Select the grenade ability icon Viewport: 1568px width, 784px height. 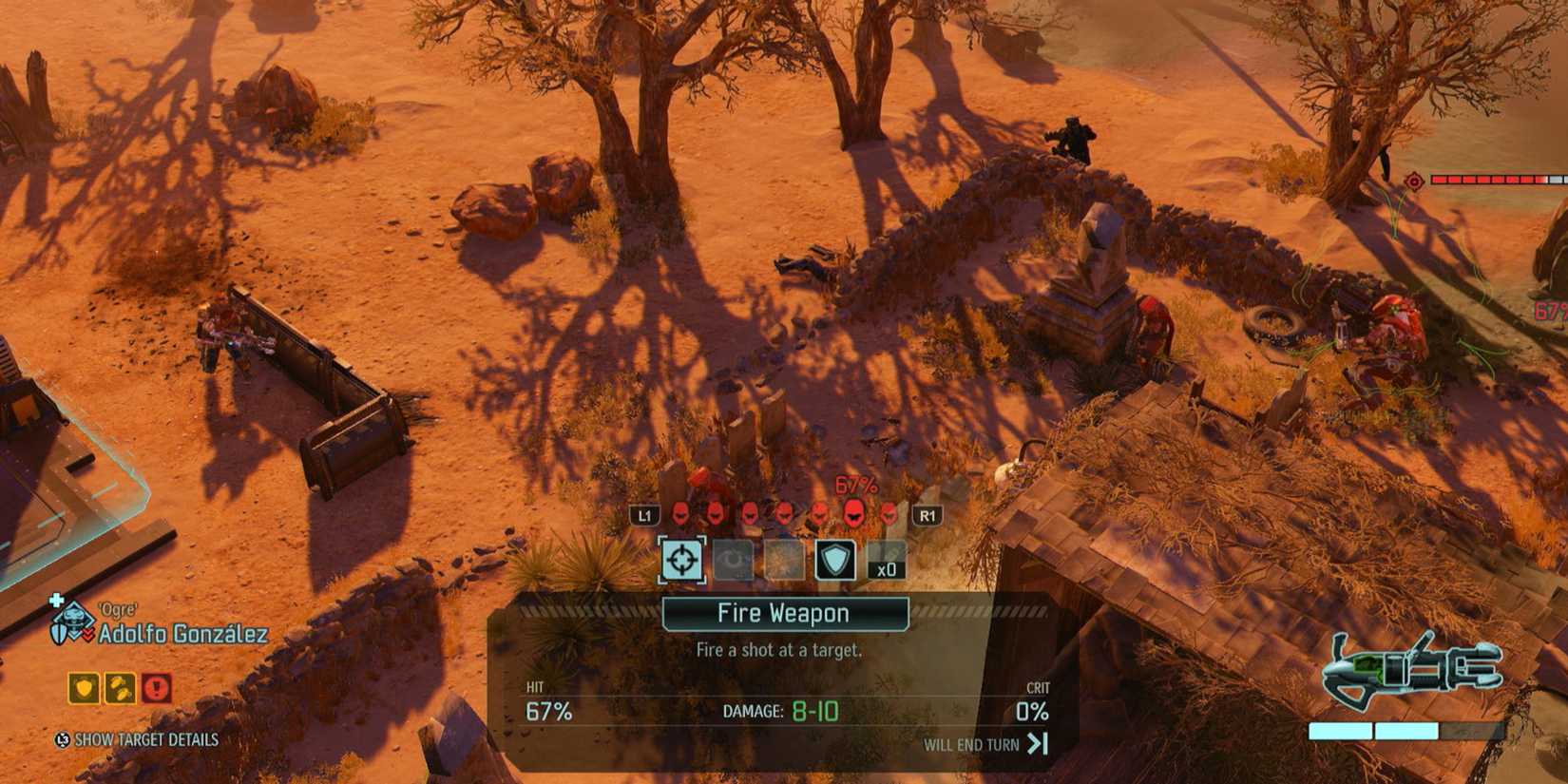tap(784, 560)
